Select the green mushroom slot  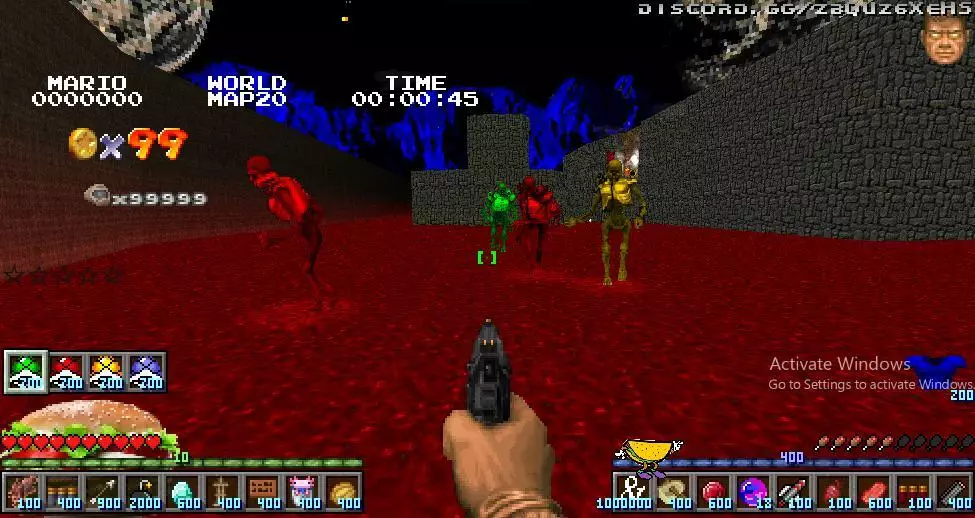26,371
